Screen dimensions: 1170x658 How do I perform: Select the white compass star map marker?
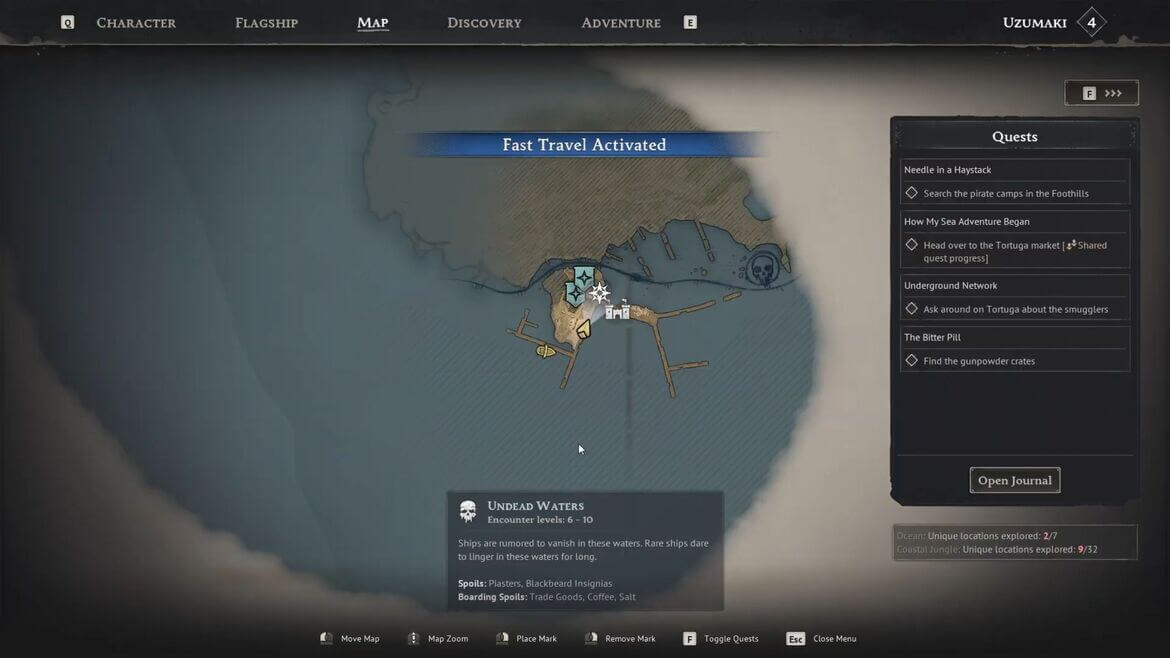[599, 293]
